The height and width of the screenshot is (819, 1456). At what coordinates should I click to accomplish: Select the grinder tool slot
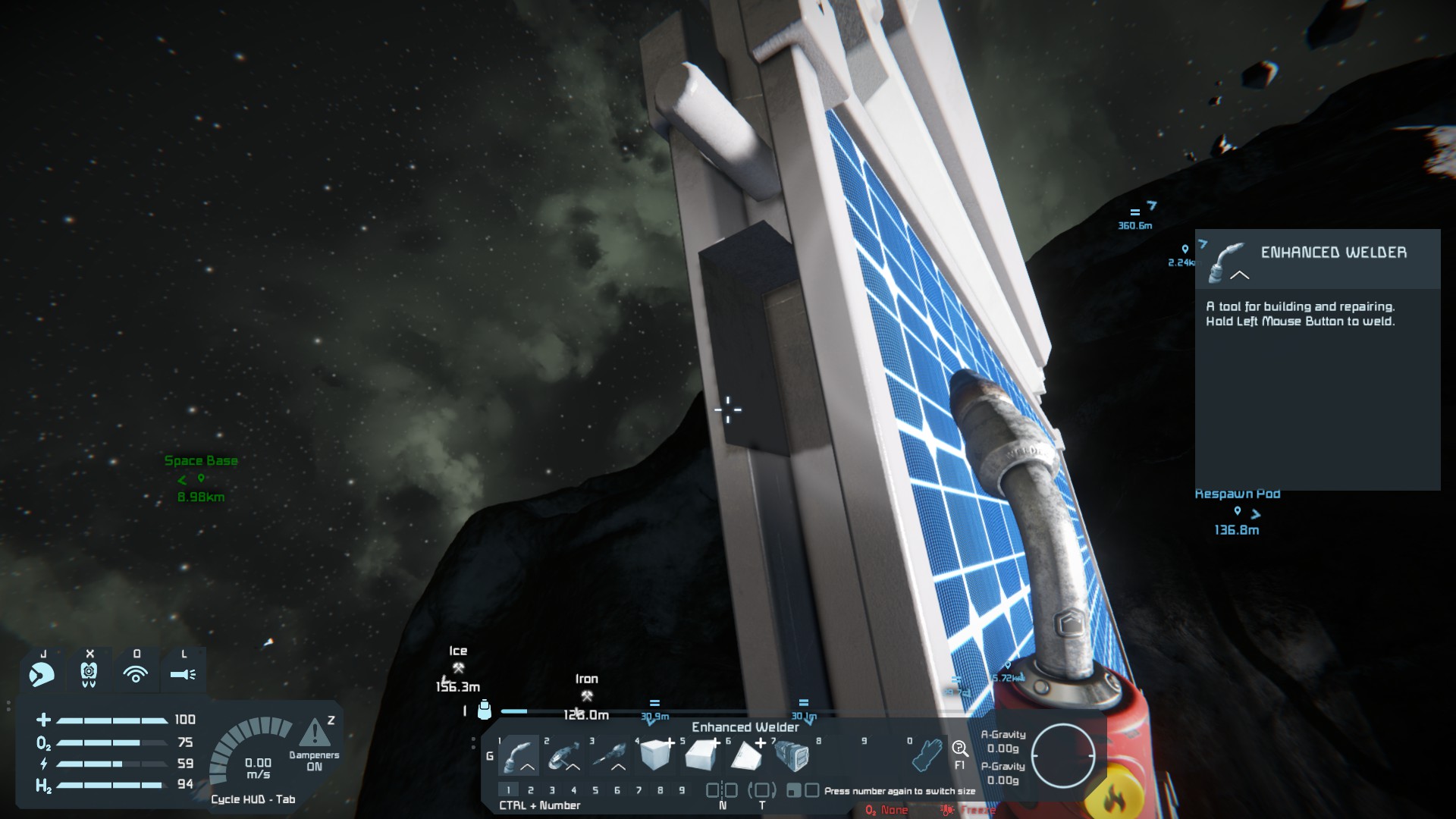(564, 755)
